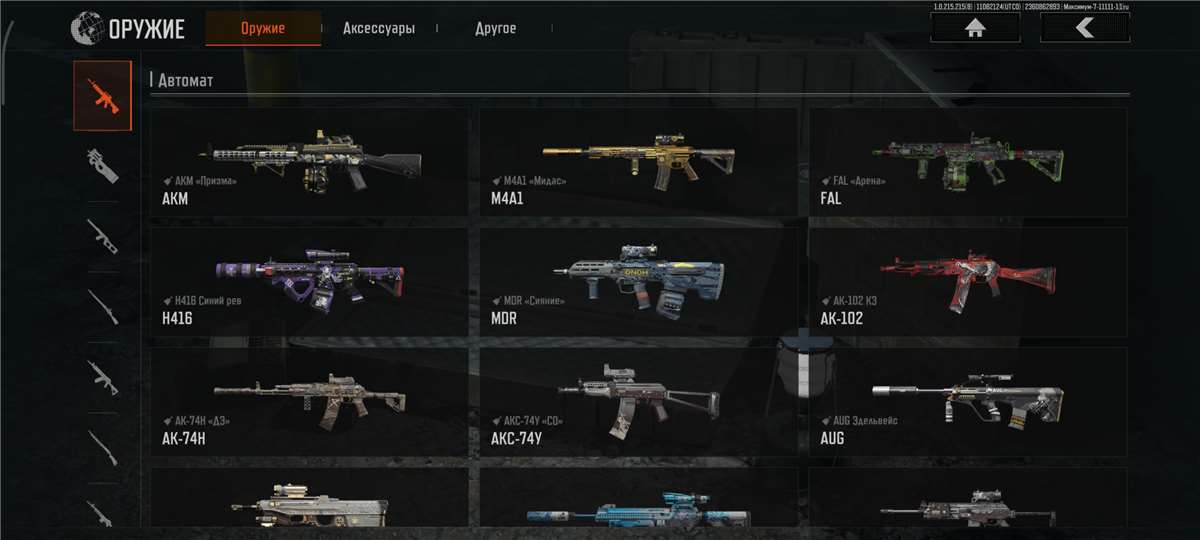Open the FAL «Арена» weapon card
Screen dimensions: 1200x540
(x=967, y=162)
